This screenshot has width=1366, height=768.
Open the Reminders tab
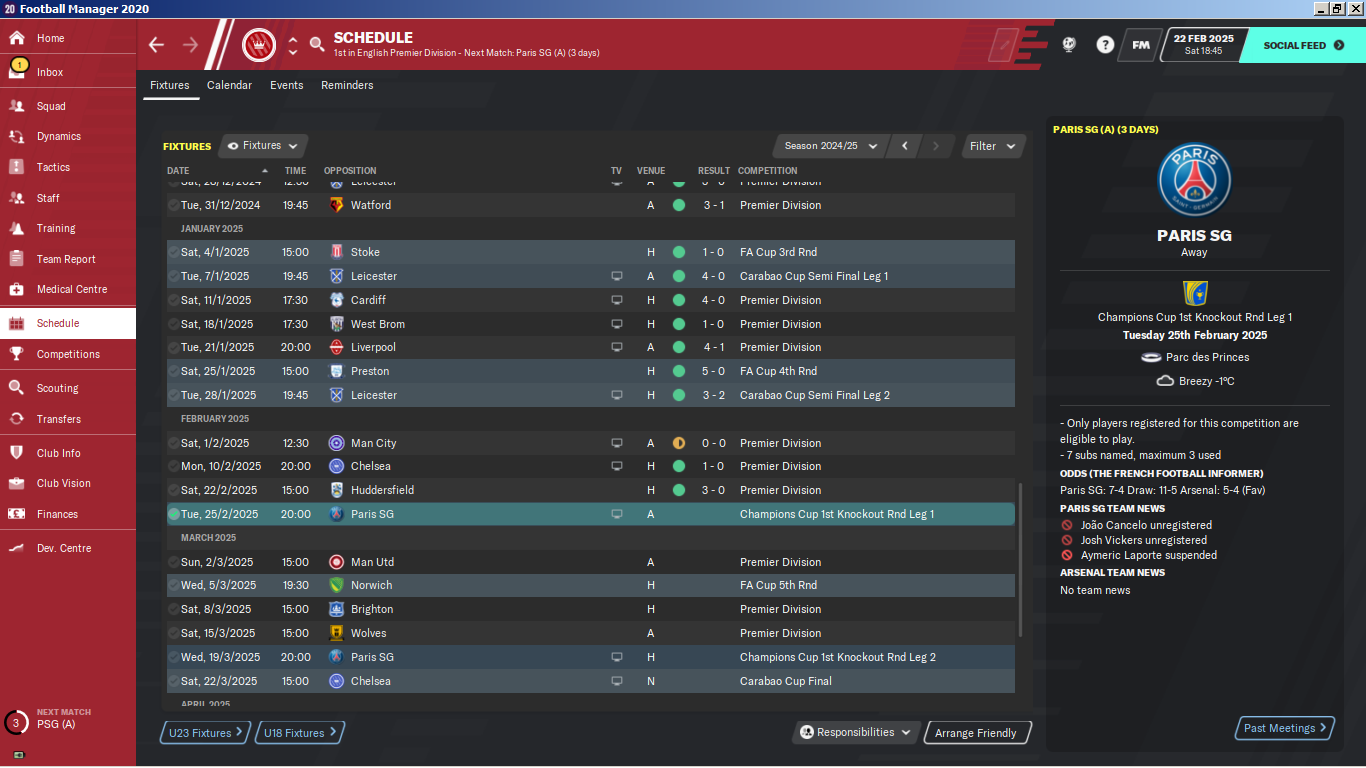pyautogui.click(x=347, y=85)
